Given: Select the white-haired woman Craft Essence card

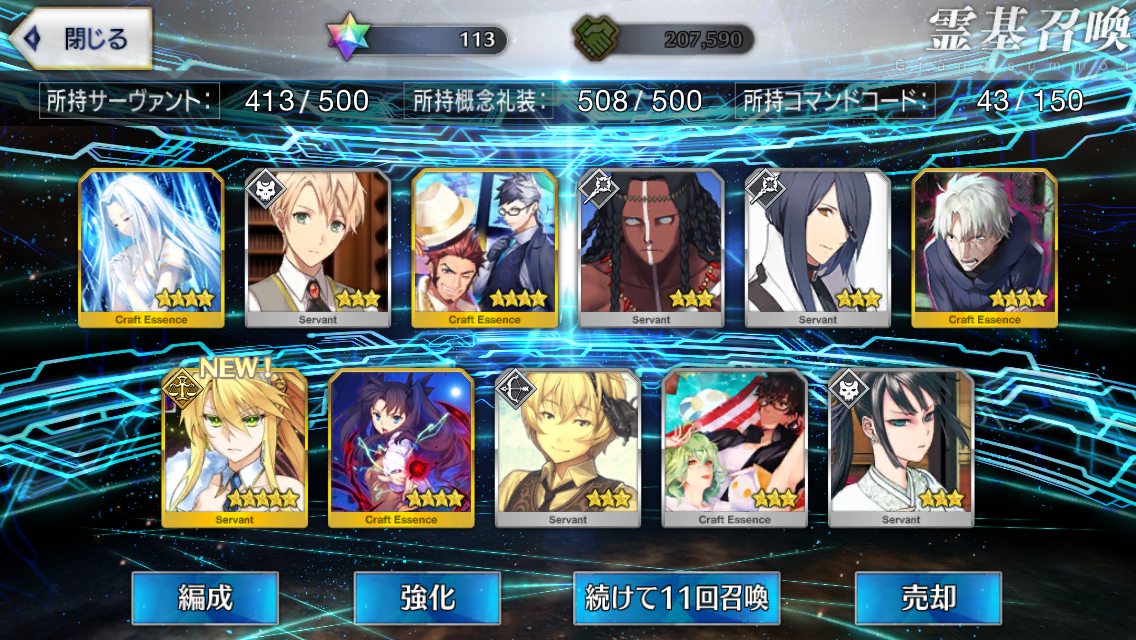Looking at the screenshot, I should (x=151, y=247).
